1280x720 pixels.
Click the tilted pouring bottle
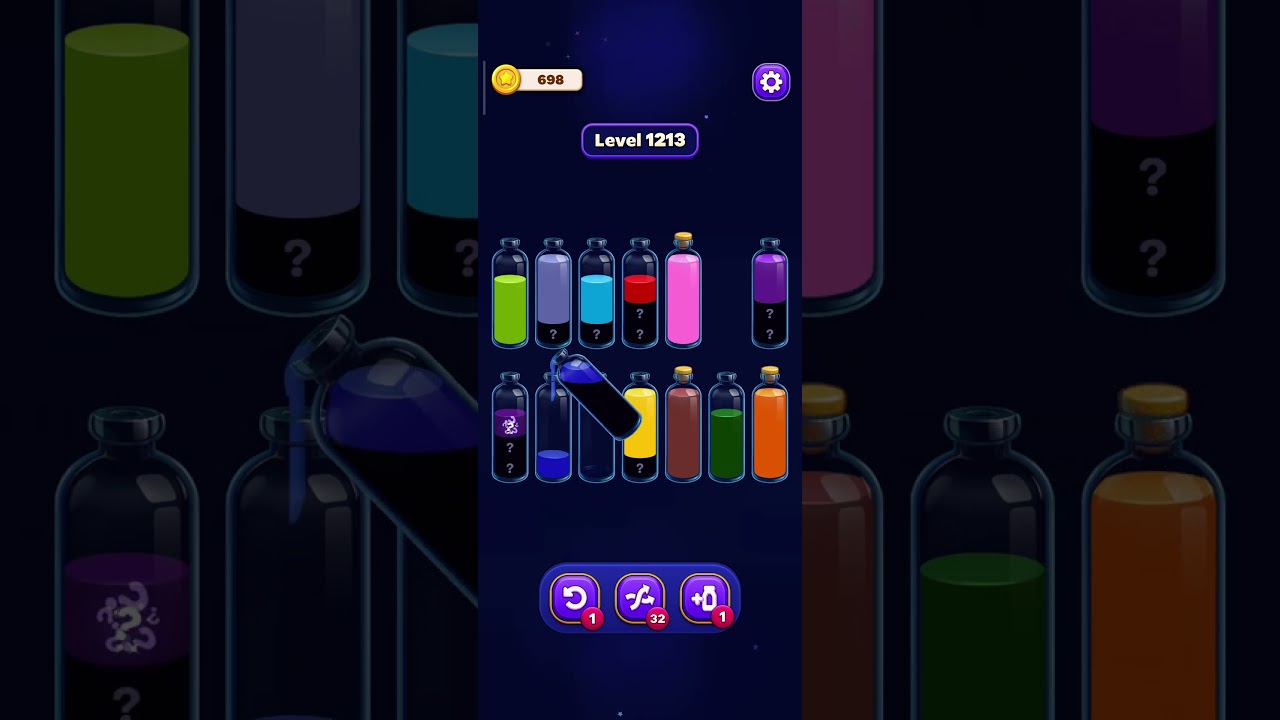pyautogui.click(x=595, y=400)
